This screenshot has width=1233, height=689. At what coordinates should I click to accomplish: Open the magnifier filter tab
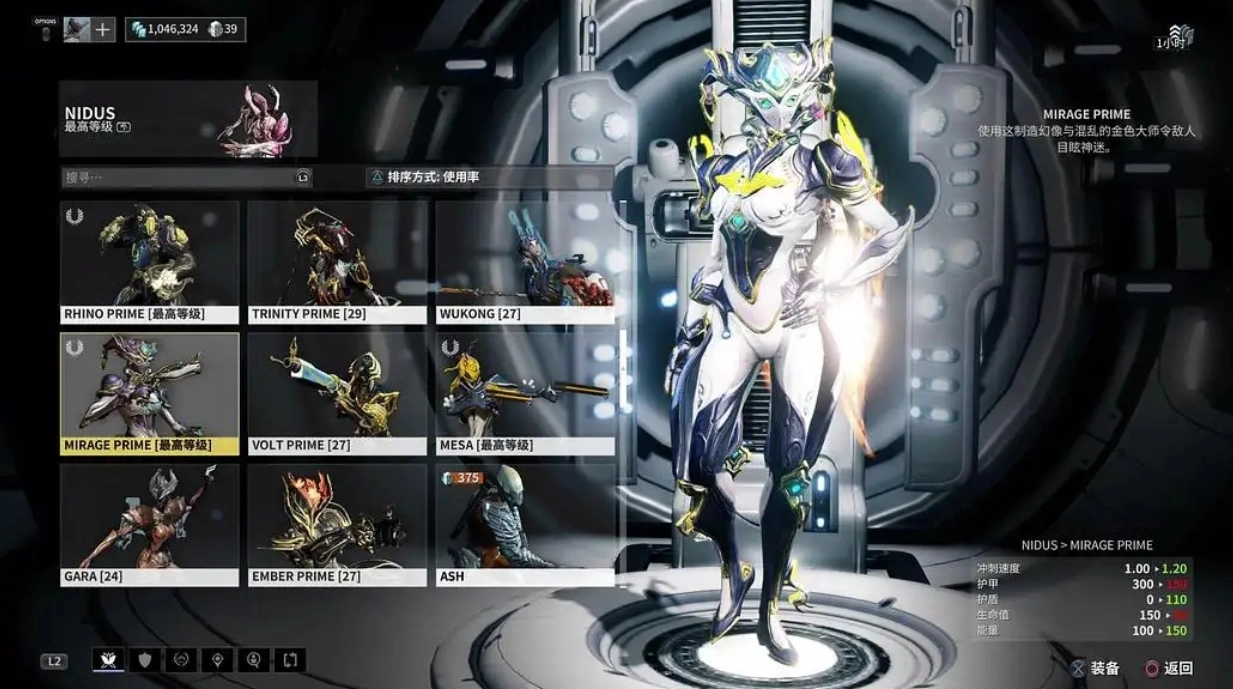(x=254, y=660)
